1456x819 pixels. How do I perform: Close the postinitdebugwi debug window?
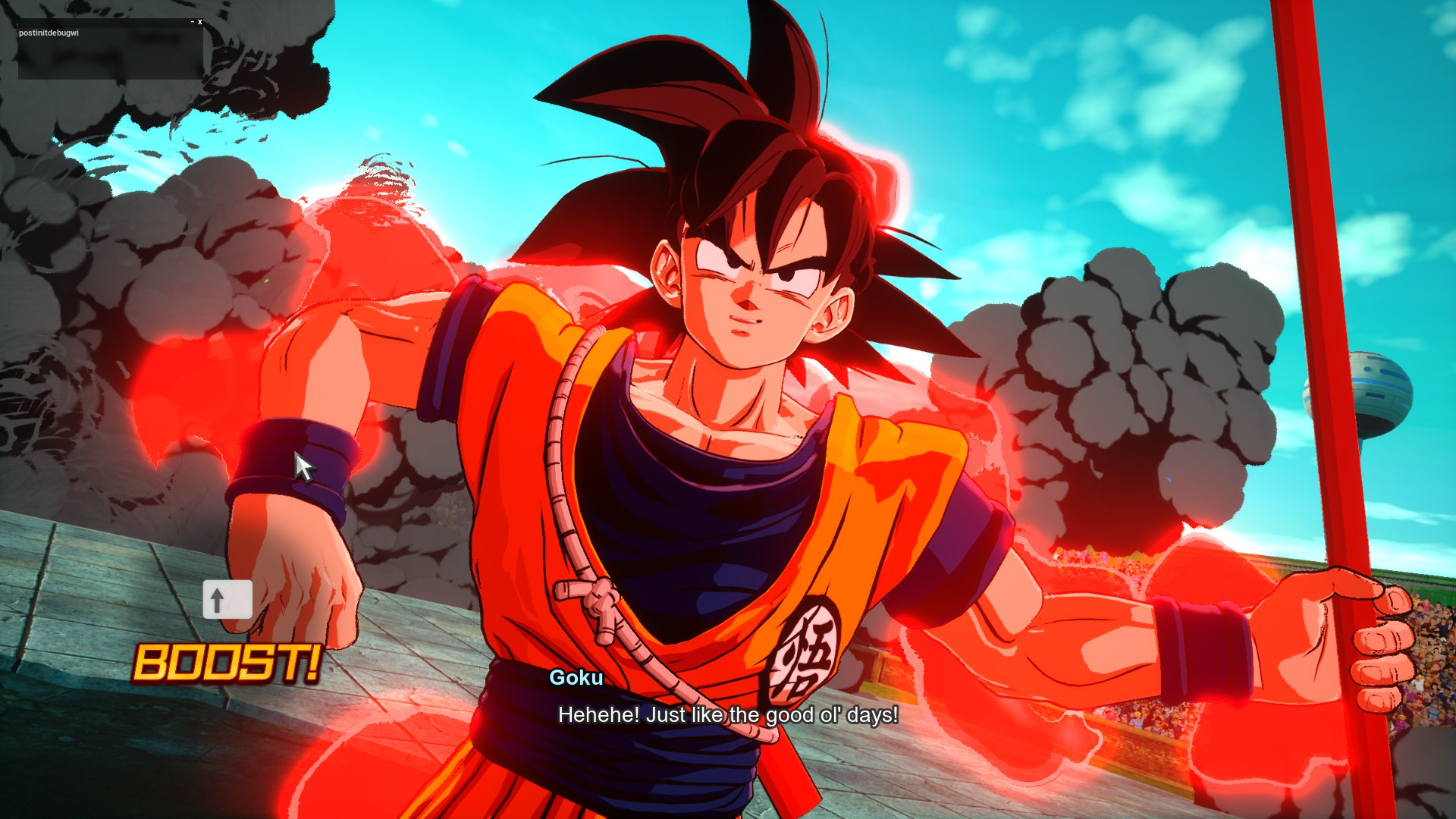point(199,22)
